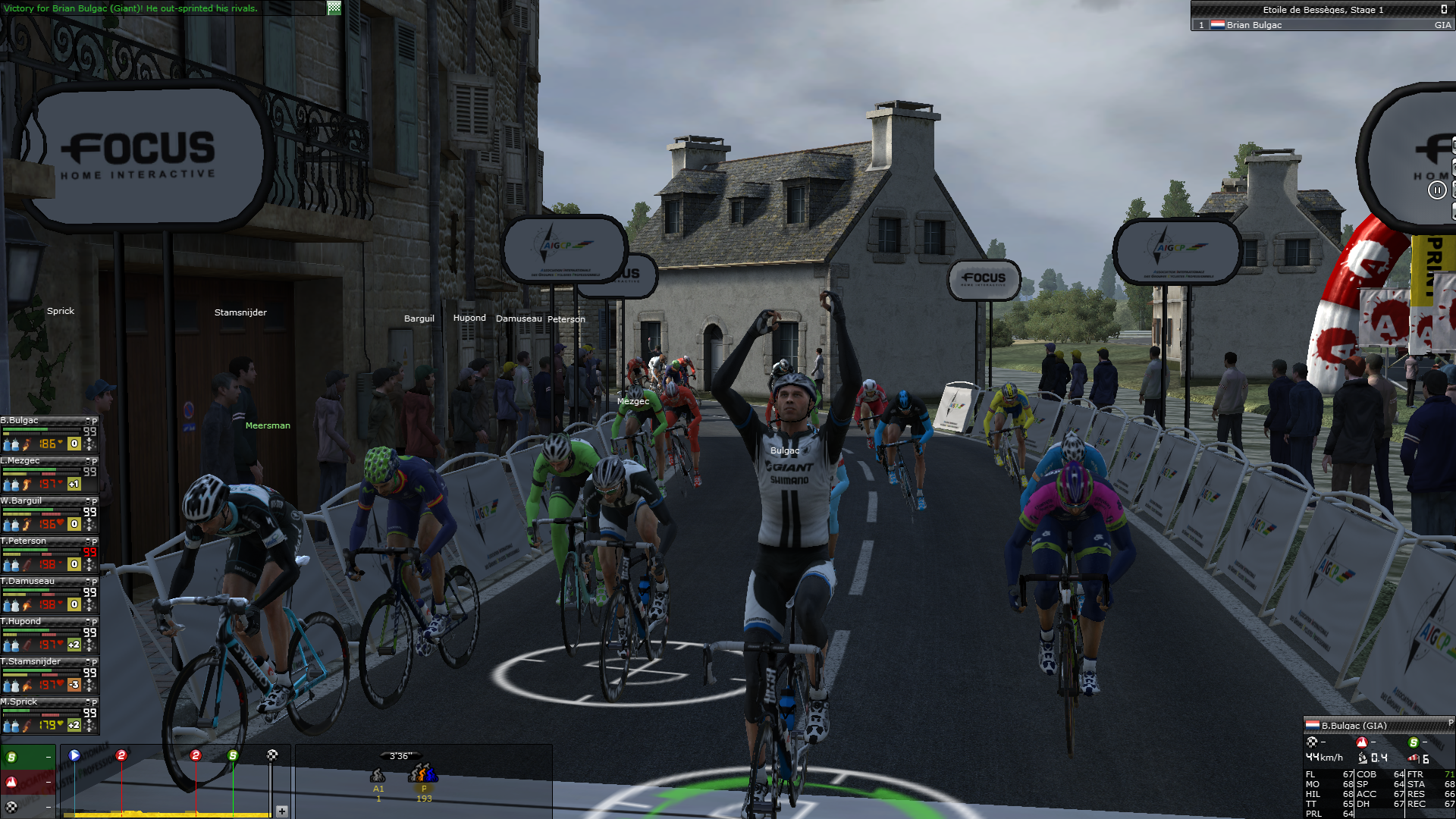Click the checkered flag beside the victory message
The height and width of the screenshot is (819, 1456).
[334, 8]
